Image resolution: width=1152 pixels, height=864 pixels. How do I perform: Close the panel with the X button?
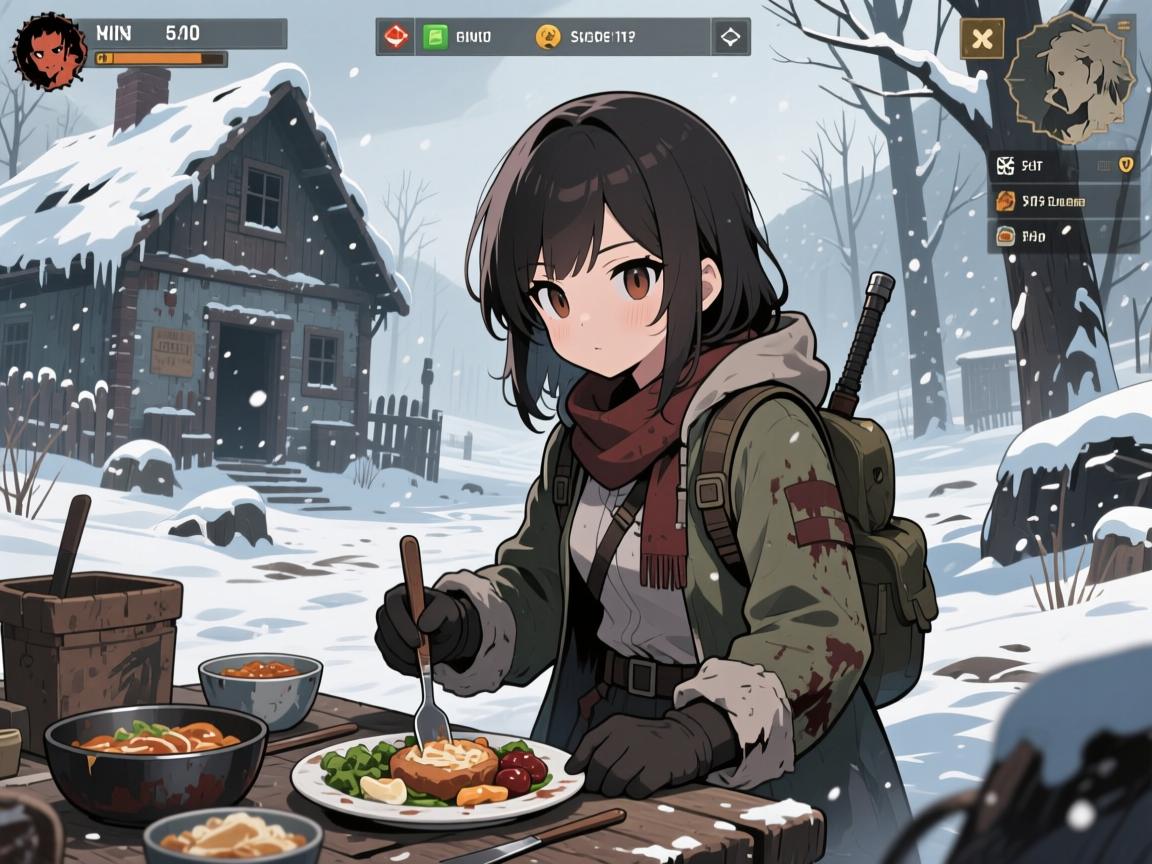click(x=983, y=39)
